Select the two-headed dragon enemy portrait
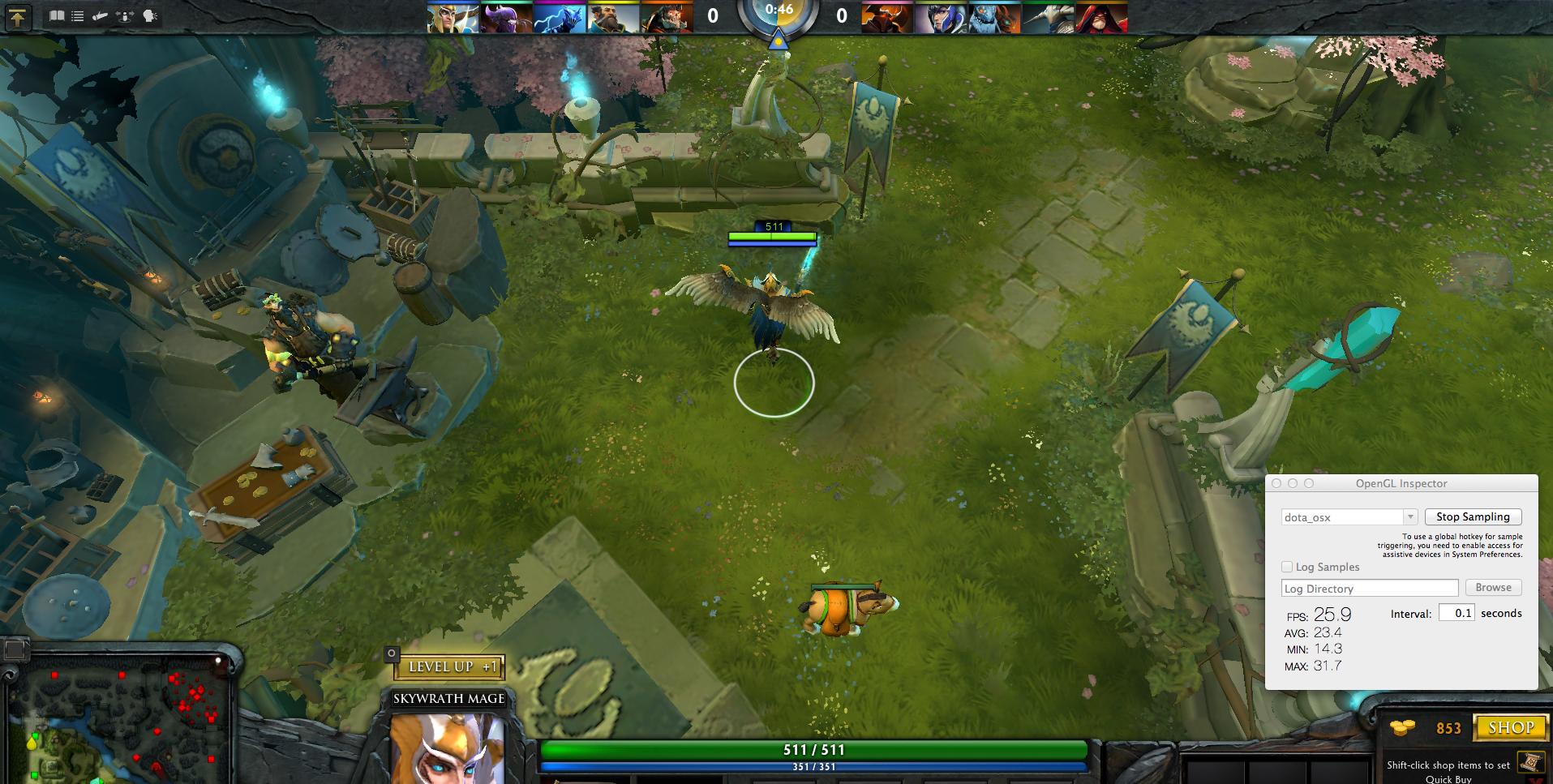This screenshot has width=1553, height=784. 995,18
